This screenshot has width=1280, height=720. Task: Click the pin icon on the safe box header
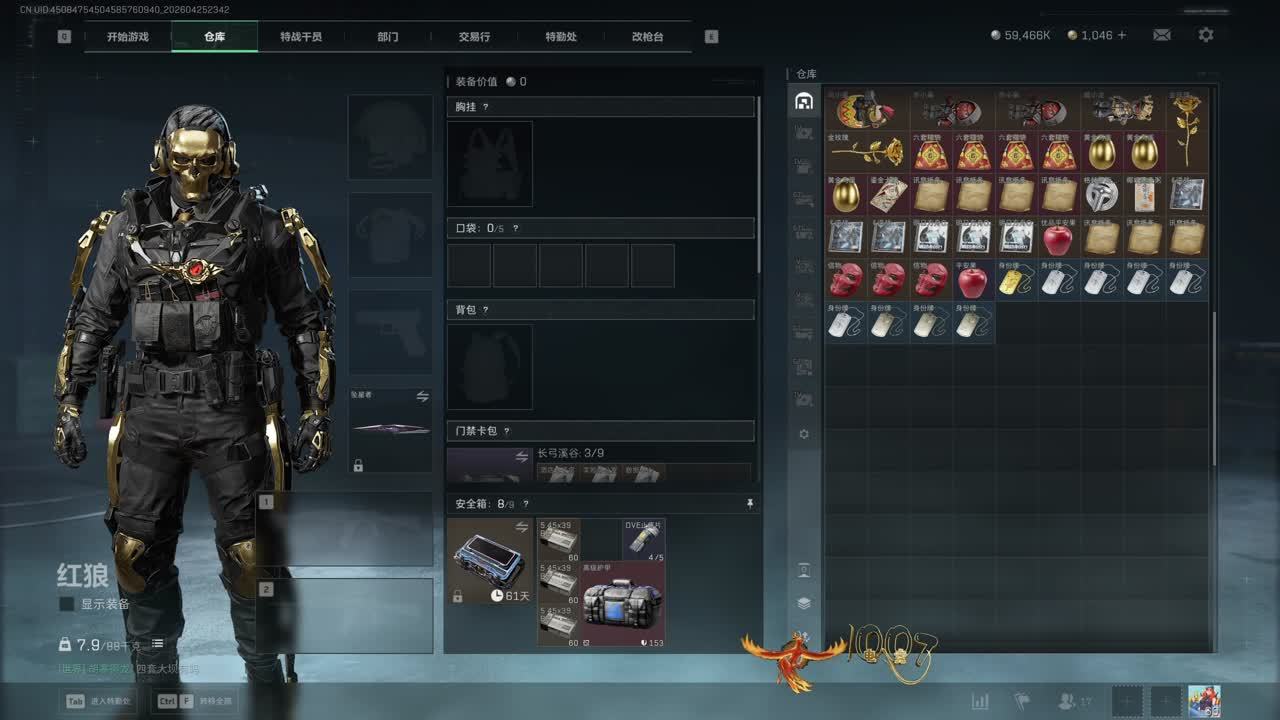750,504
